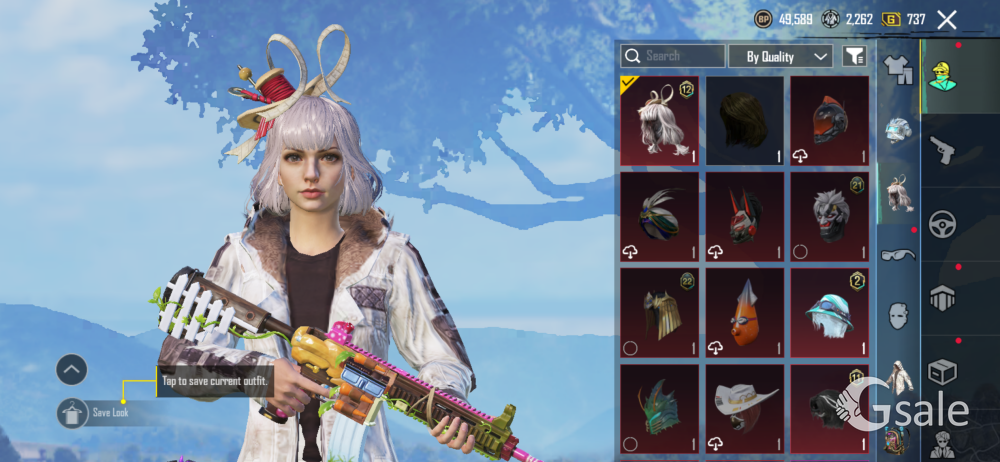Open the item filter options

[x=854, y=56]
